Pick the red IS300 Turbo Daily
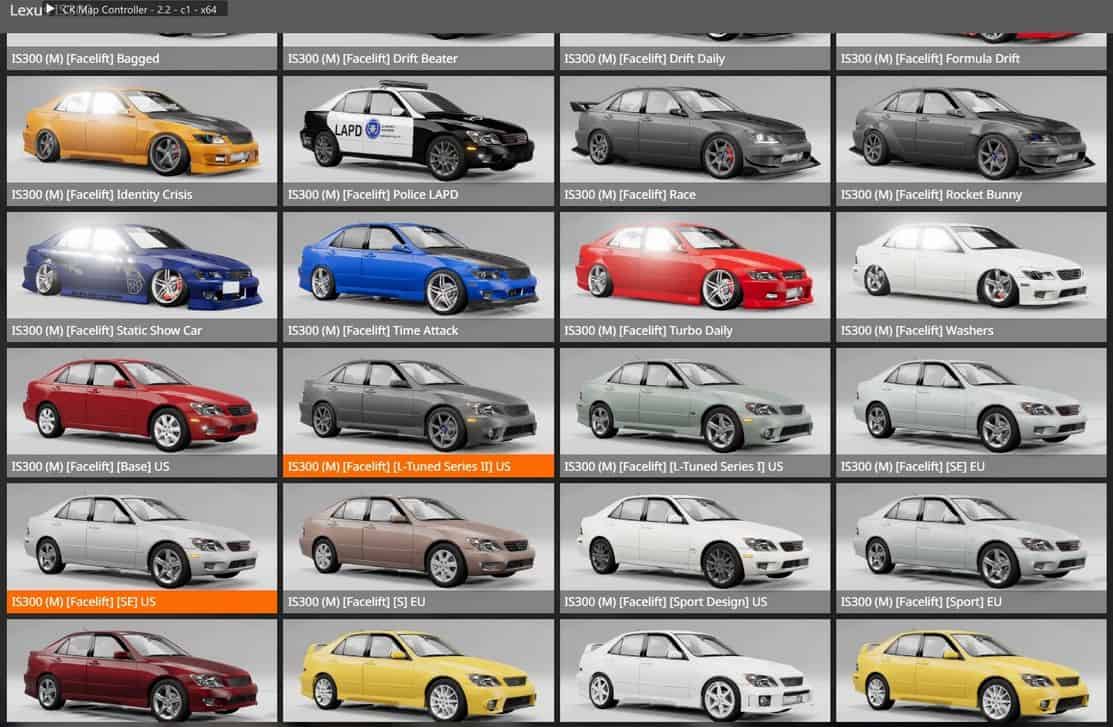The height and width of the screenshot is (727, 1113). (695, 266)
